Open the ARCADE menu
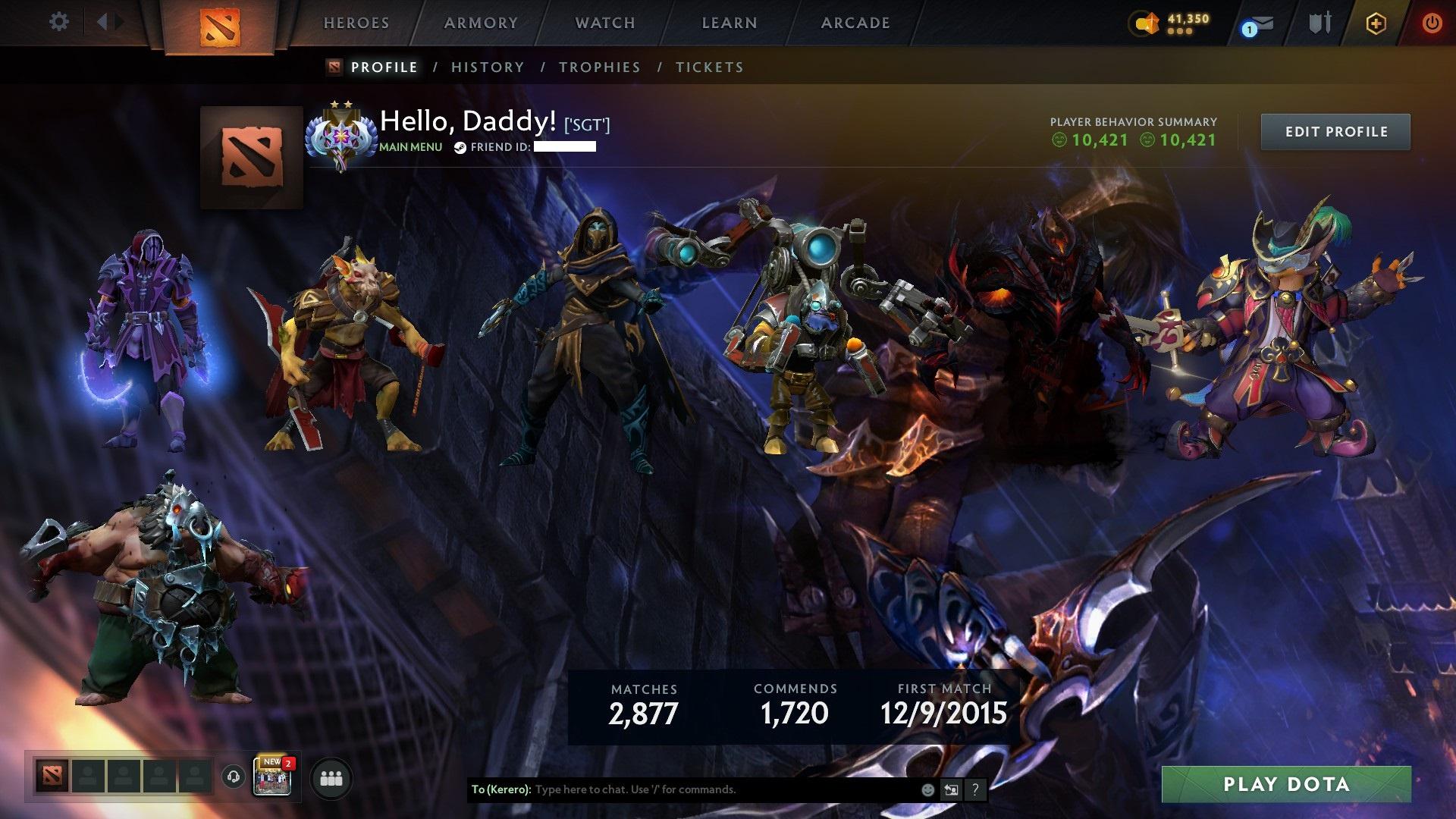1456x819 pixels. (x=855, y=23)
